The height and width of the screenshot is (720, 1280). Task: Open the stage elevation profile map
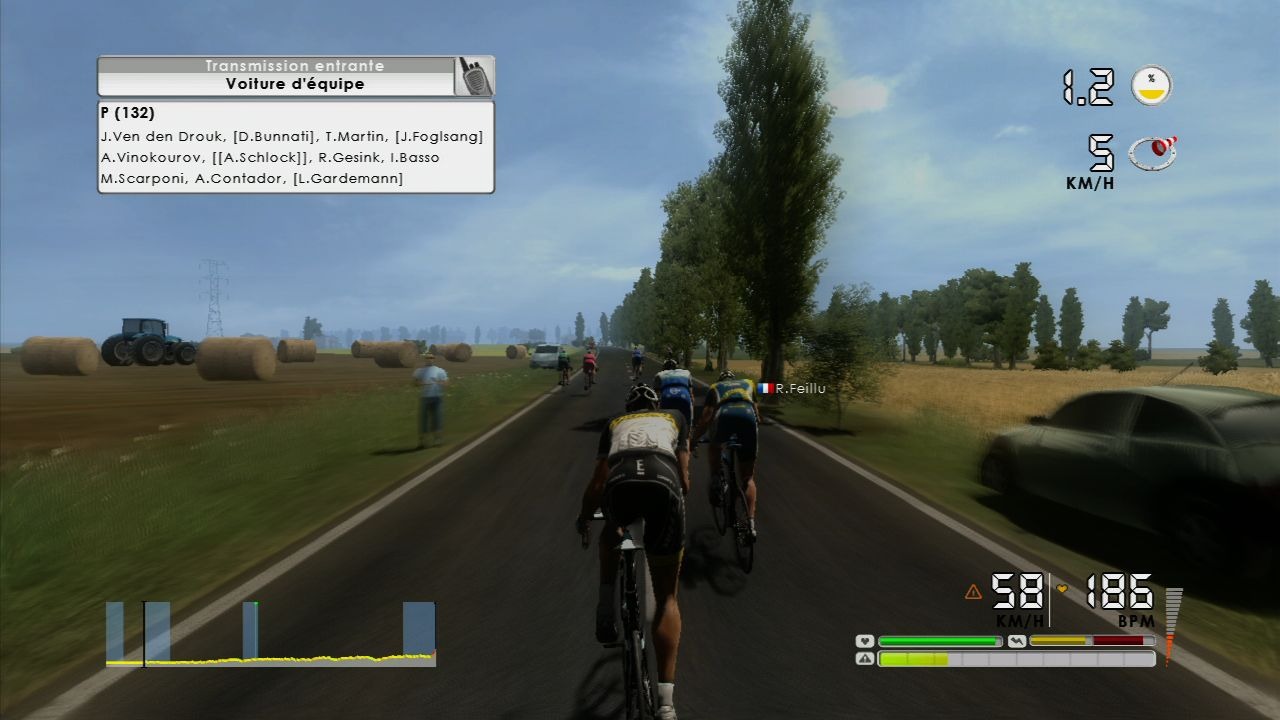(270, 633)
